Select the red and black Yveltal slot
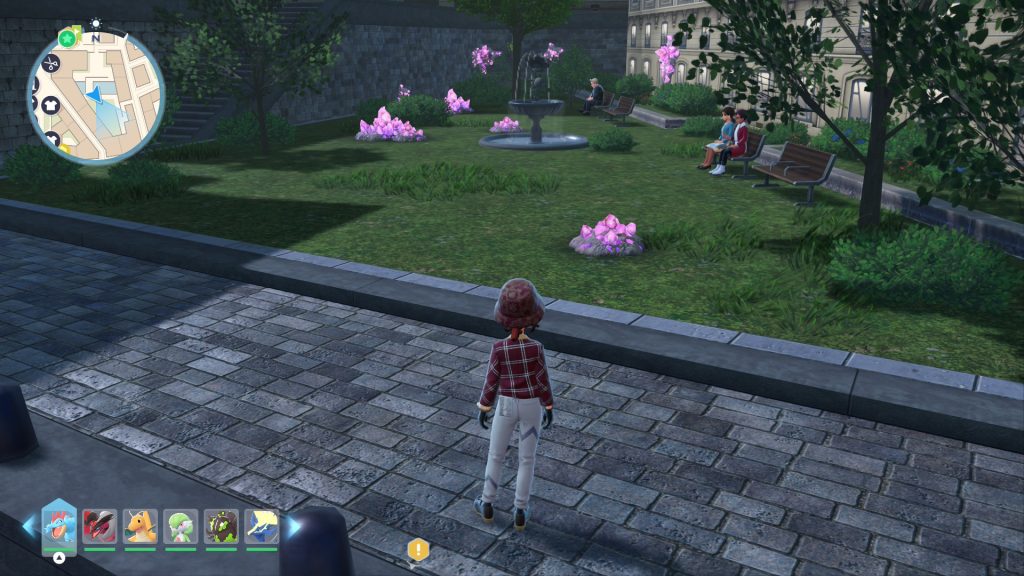This screenshot has height=576, width=1024. click(100, 526)
